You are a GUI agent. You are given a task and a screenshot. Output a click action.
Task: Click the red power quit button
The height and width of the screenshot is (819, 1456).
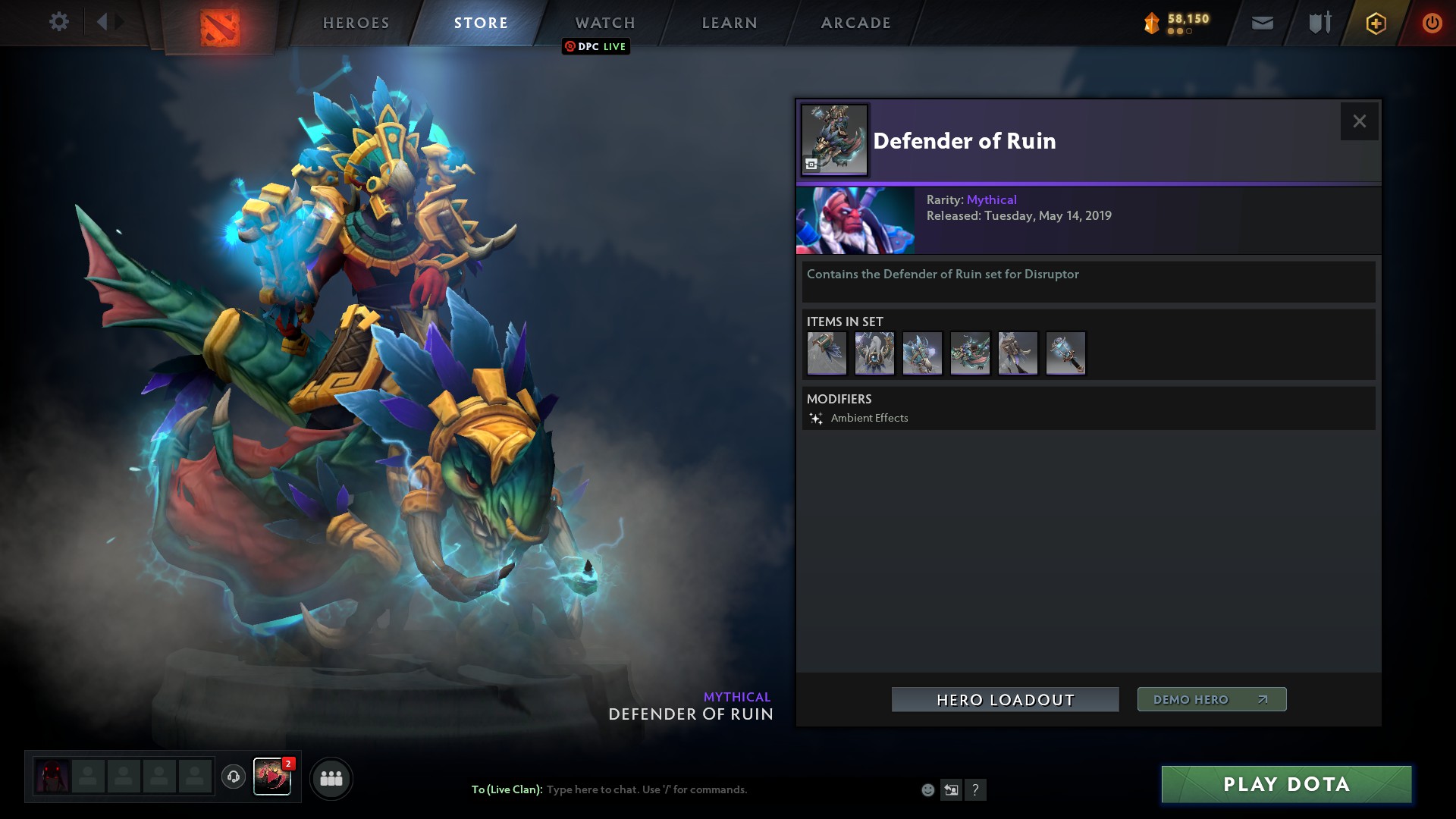(1432, 24)
